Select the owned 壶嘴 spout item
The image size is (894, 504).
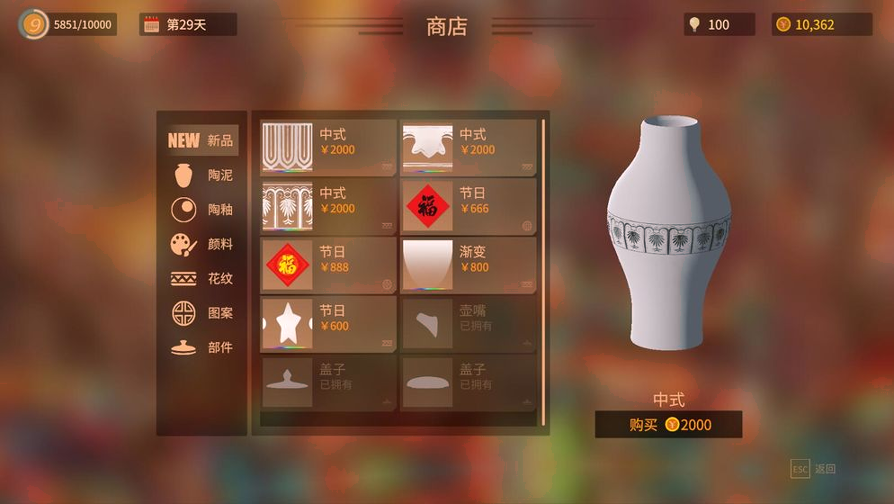coord(468,324)
